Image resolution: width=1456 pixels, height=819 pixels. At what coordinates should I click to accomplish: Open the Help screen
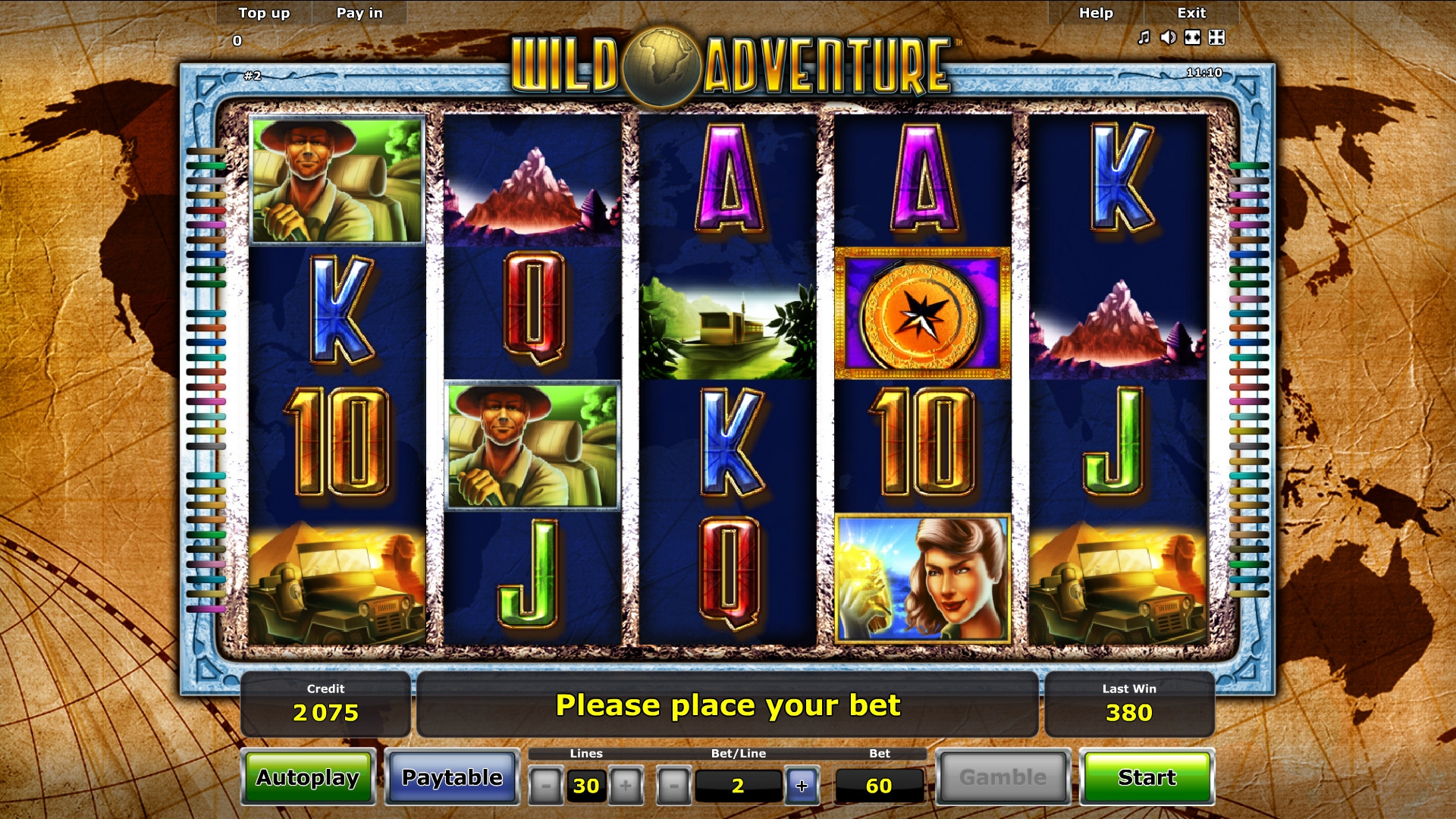(1096, 13)
